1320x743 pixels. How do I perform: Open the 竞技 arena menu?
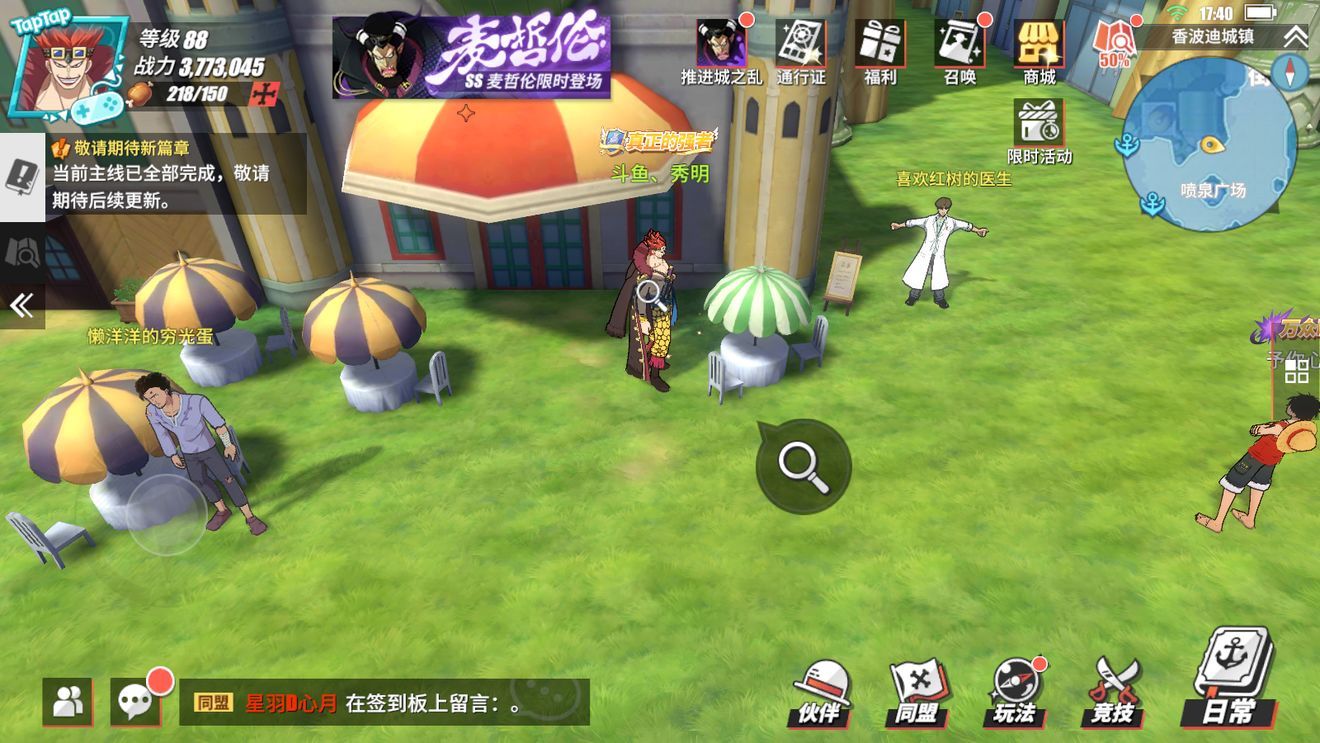[x=1112, y=692]
